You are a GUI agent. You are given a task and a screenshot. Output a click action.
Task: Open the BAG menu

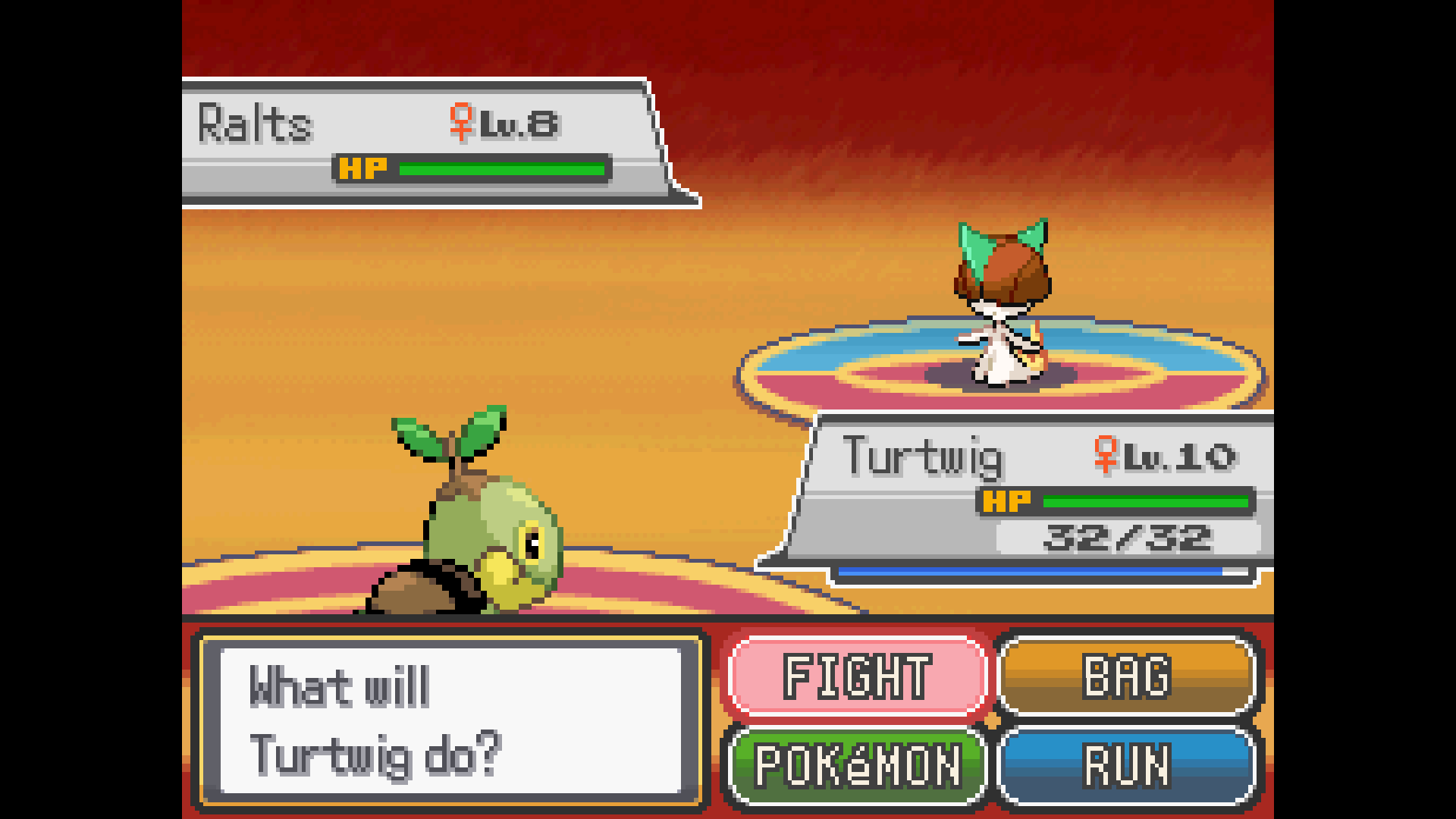tap(1127, 676)
